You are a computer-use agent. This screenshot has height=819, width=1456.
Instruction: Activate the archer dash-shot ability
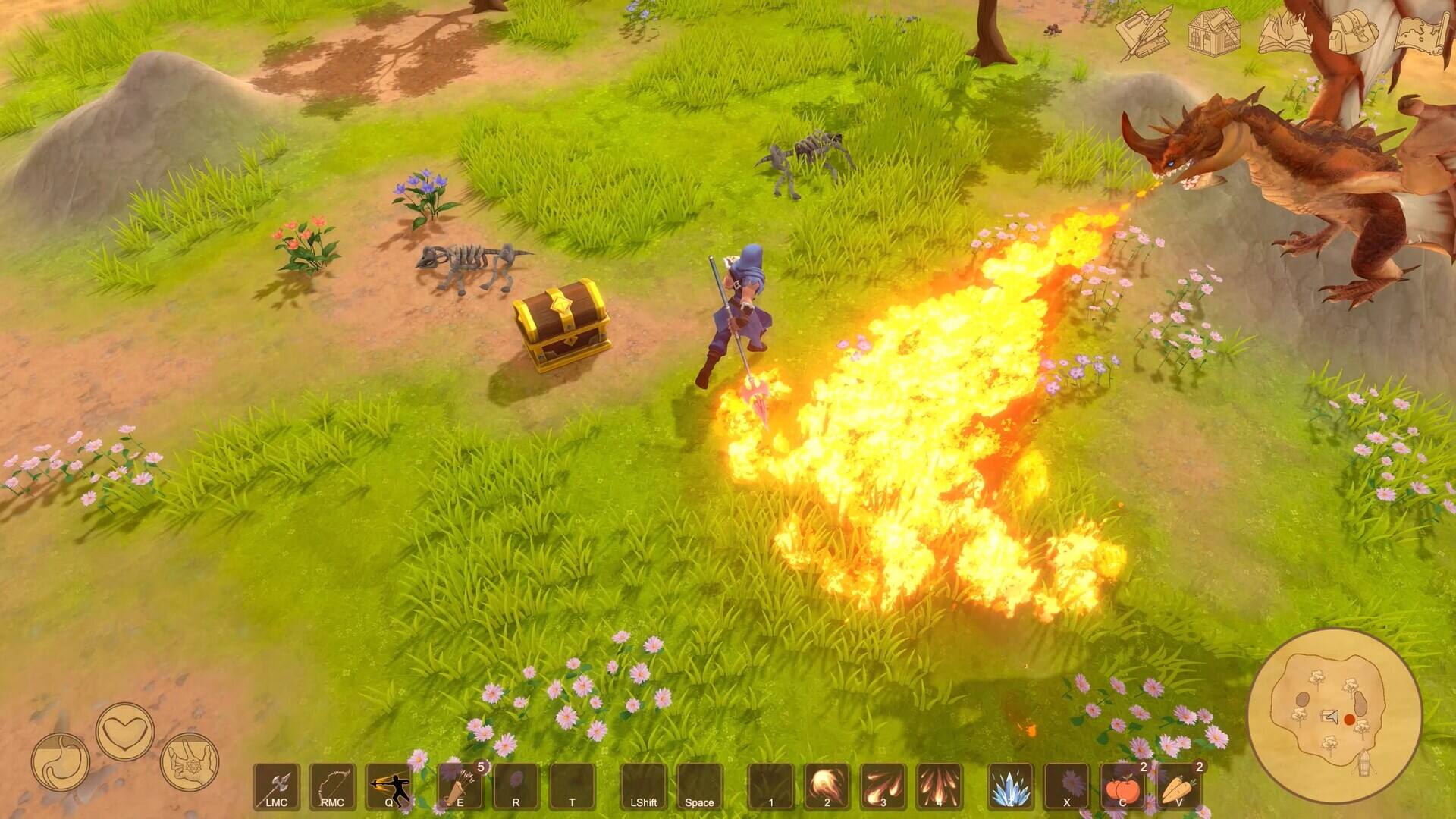(x=389, y=786)
